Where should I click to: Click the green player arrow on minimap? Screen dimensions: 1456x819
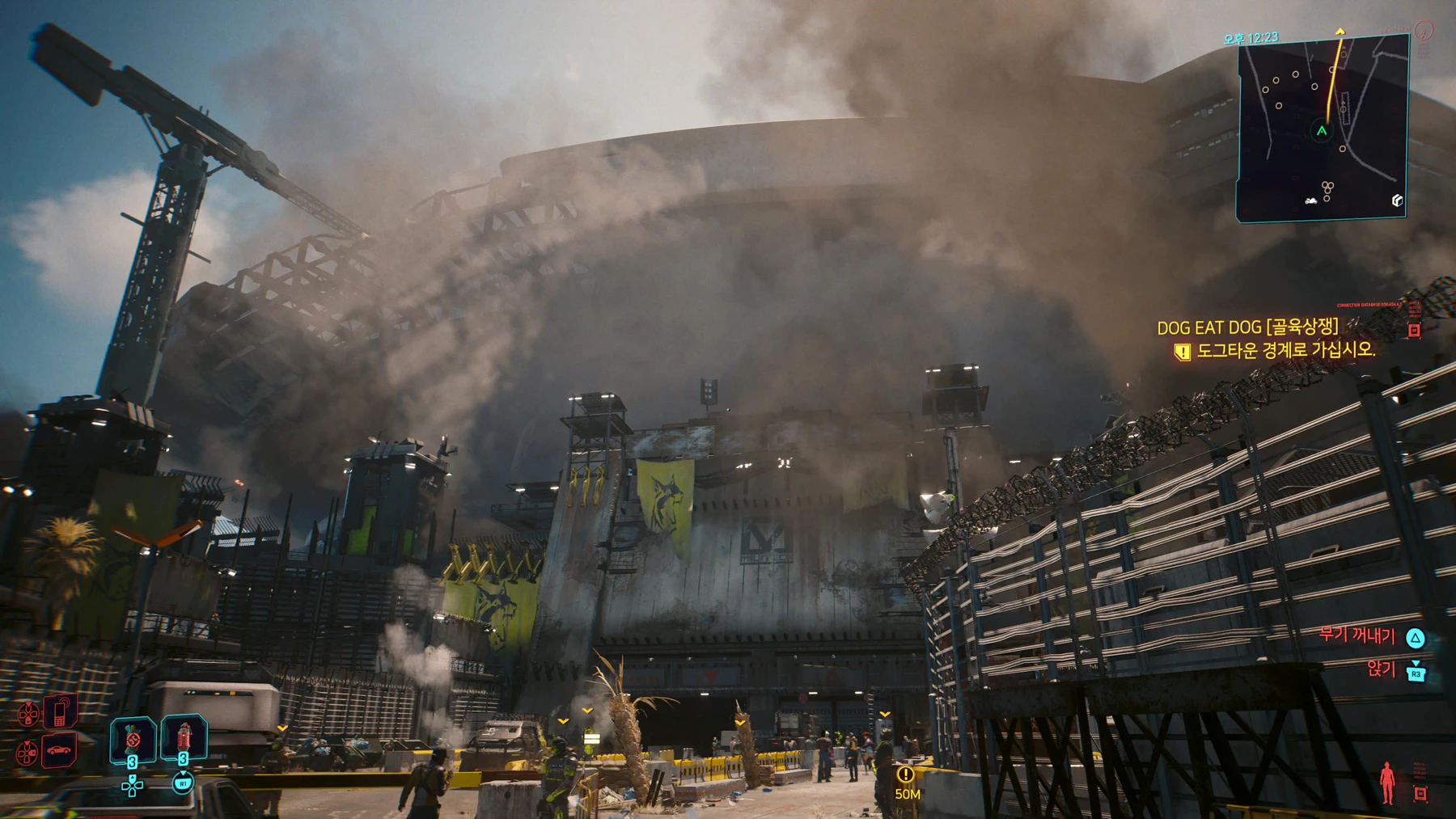coord(1322,131)
